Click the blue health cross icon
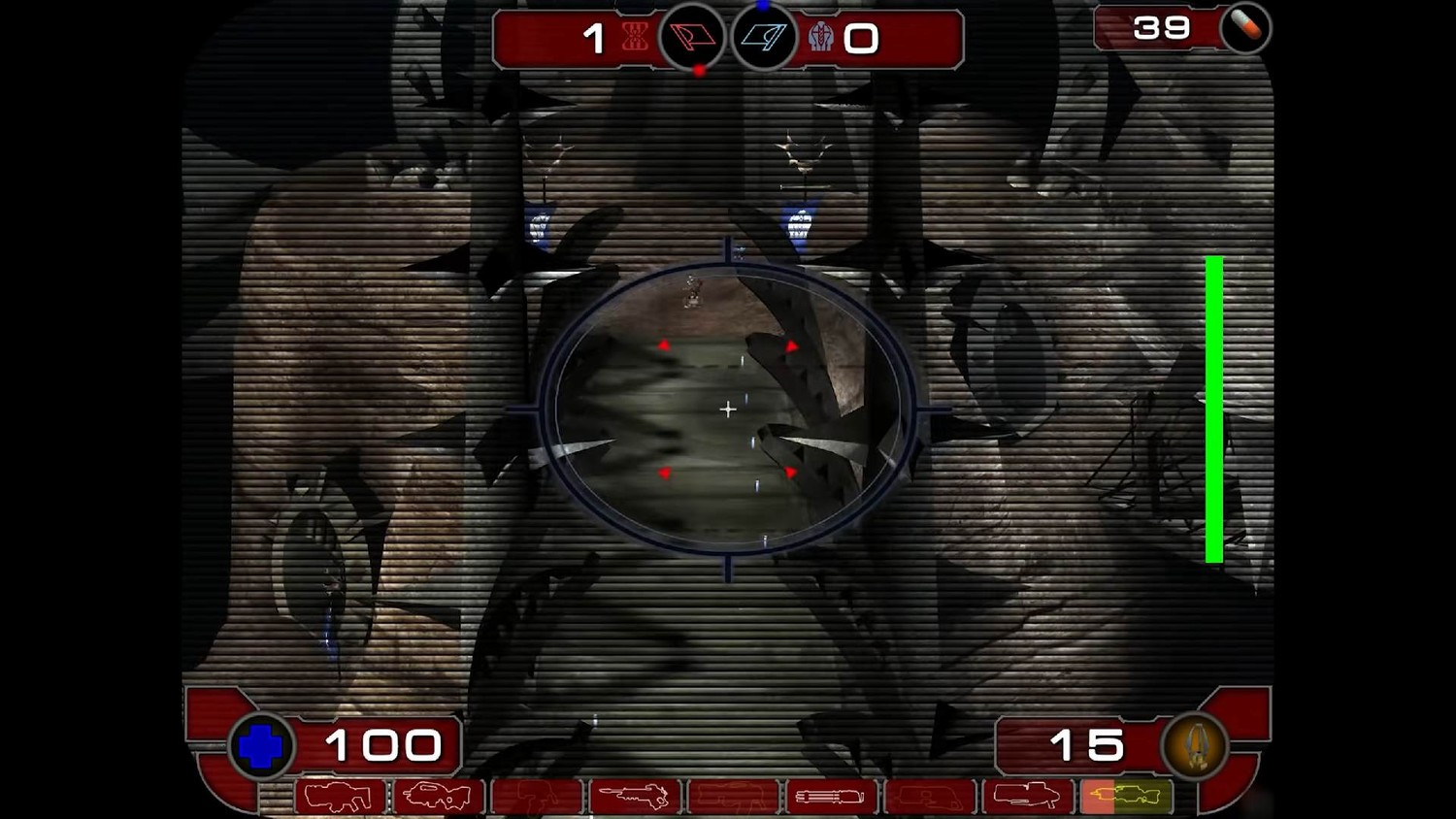1456x819 pixels. [260, 747]
